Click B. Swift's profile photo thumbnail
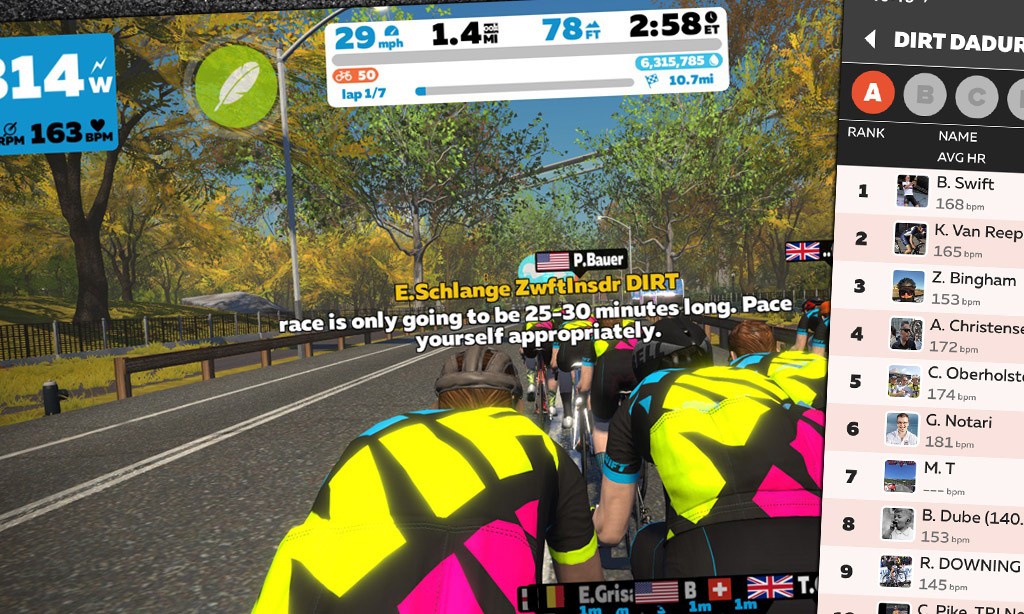Viewport: 1024px width, 614px height. click(913, 190)
